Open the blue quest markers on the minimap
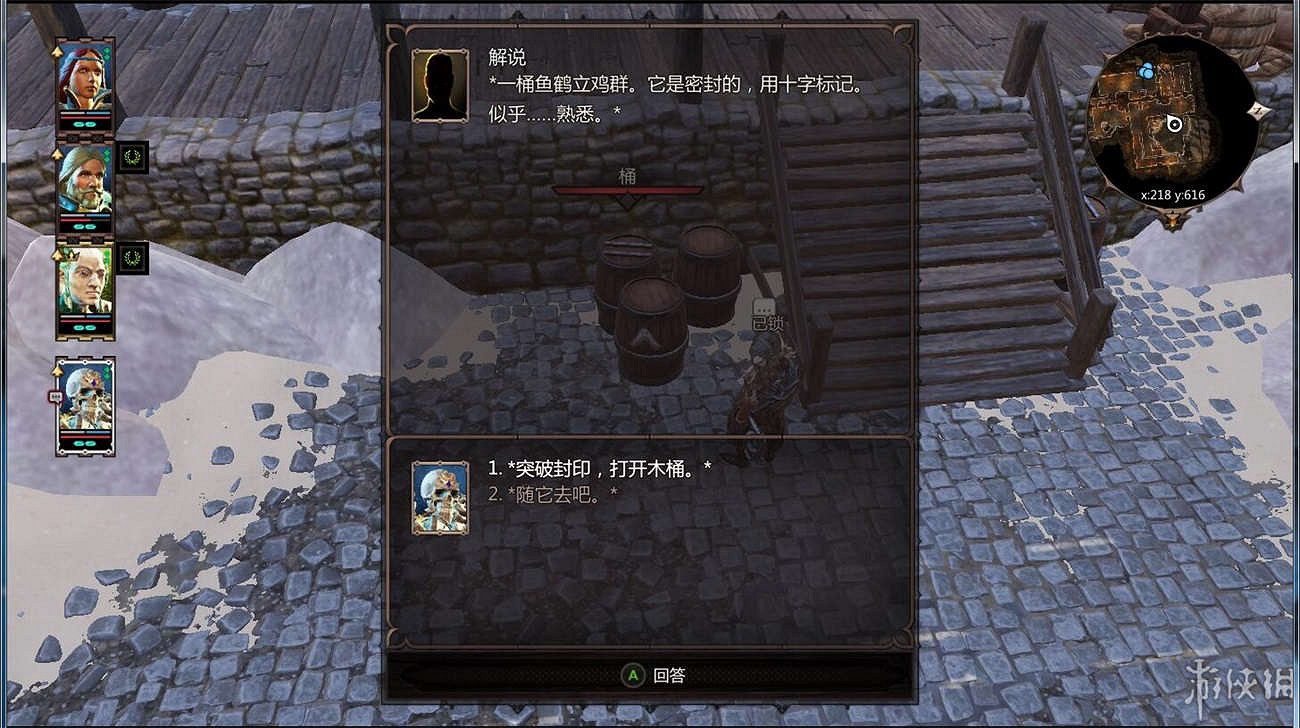Screen dimensions: 1300x728 coord(1146,70)
